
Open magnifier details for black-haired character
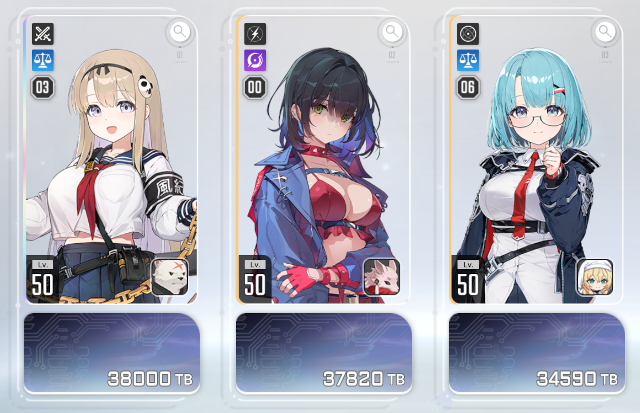click(392, 32)
